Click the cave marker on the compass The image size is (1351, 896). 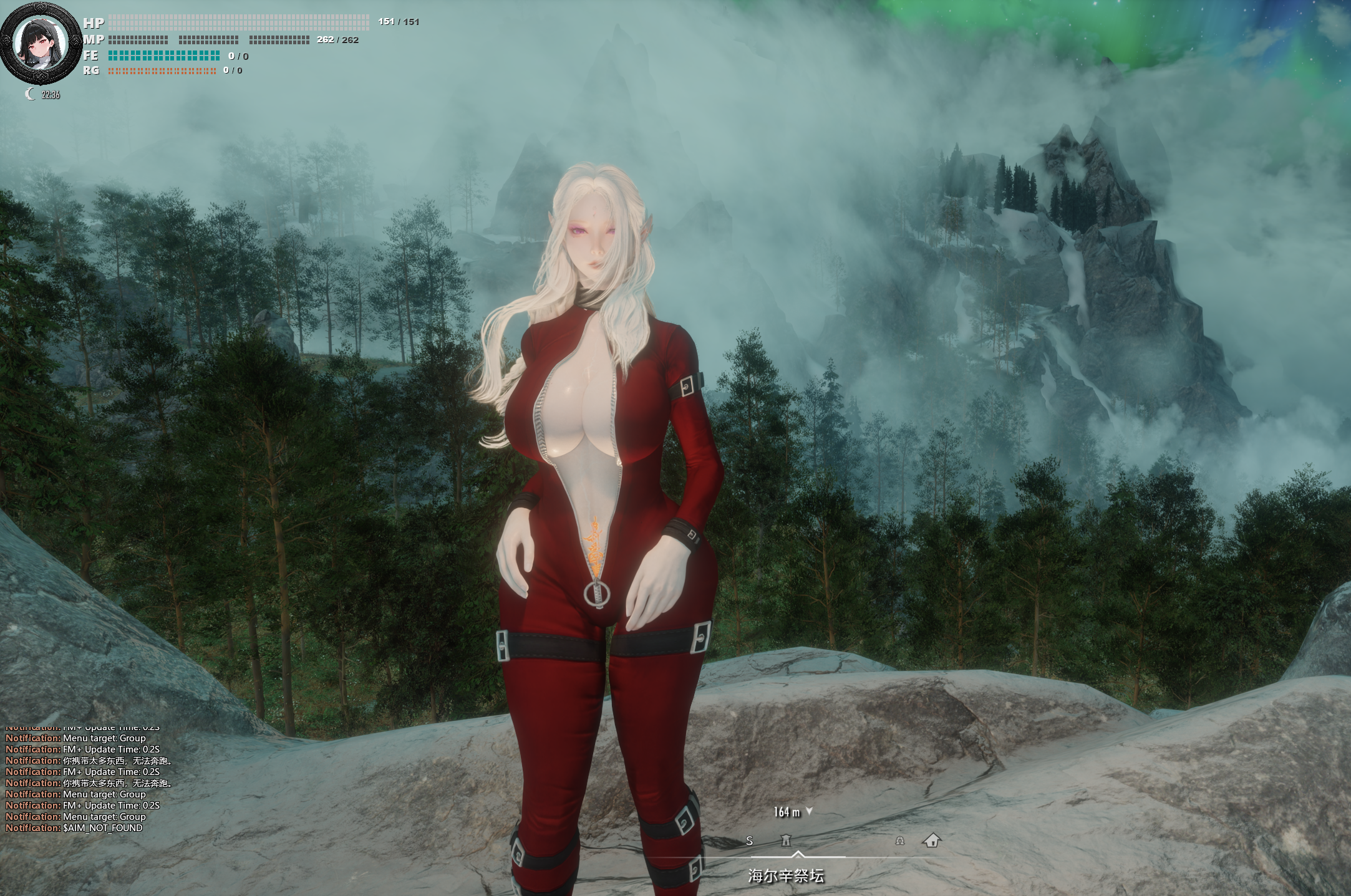pyautogui.click(x=899, y=841)
